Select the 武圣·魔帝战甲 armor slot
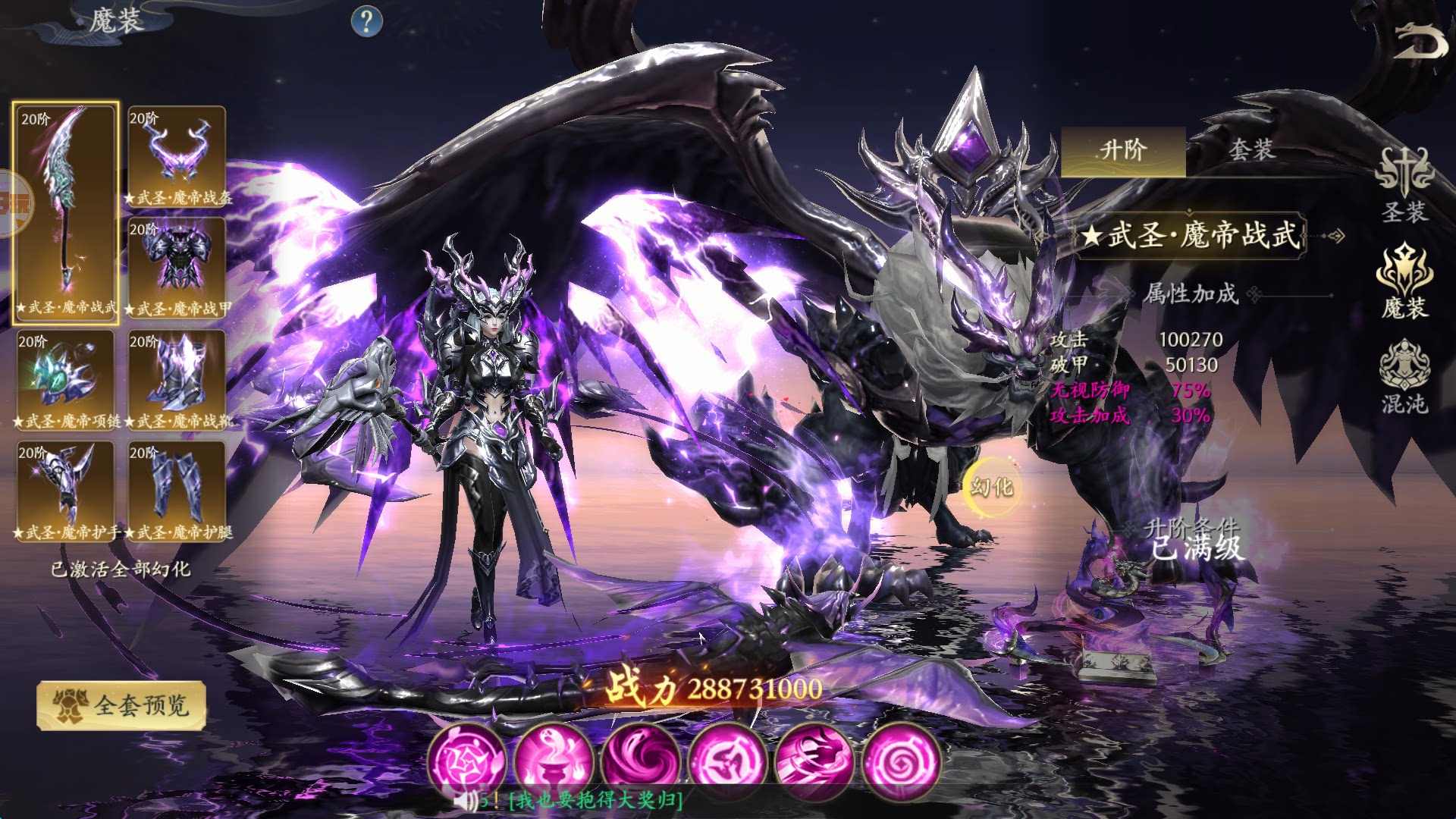The height and width of the screenshot is (819, 1456). click(177, 267)
